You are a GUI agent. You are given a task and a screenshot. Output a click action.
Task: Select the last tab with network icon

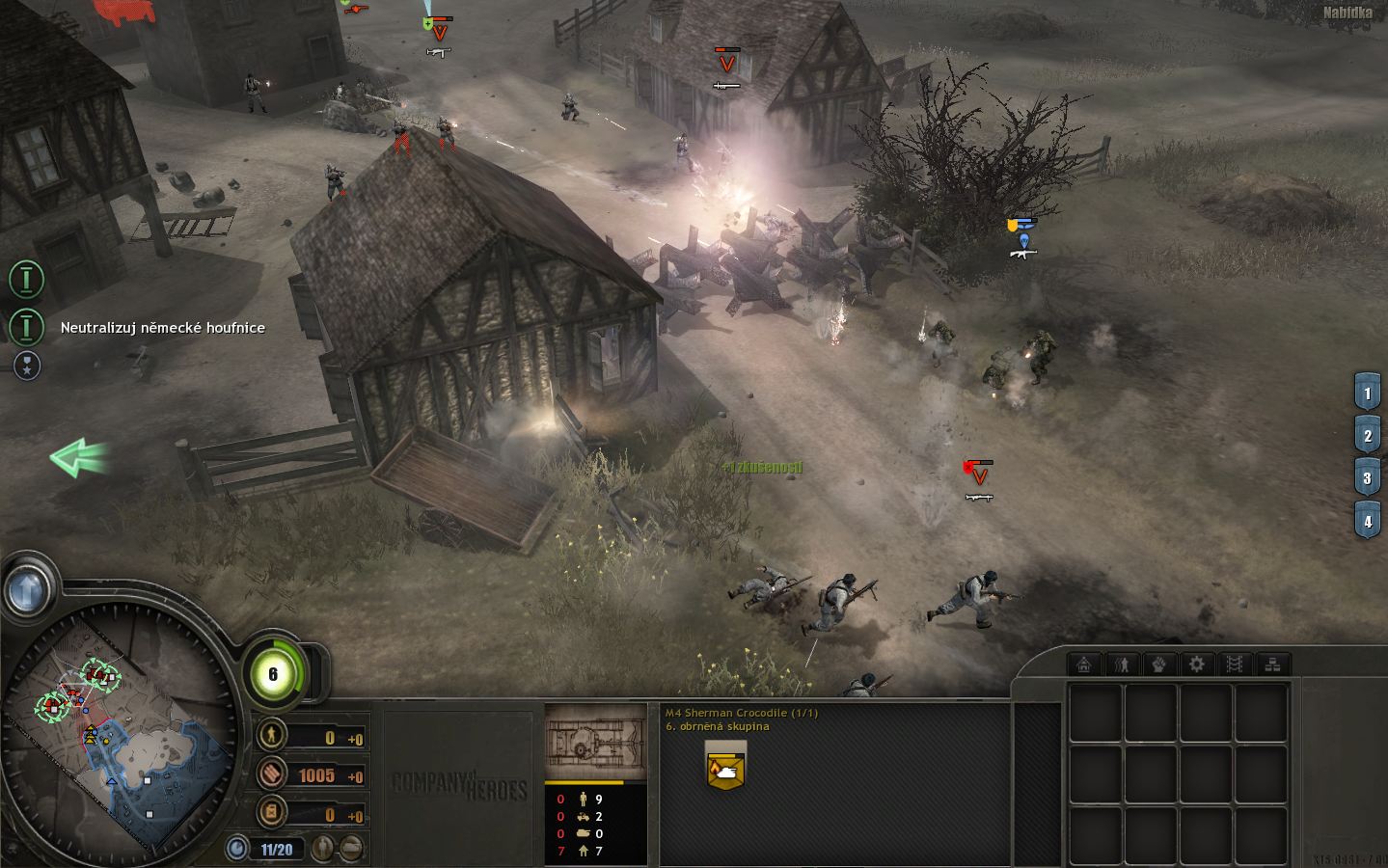tap(1272, 665)
